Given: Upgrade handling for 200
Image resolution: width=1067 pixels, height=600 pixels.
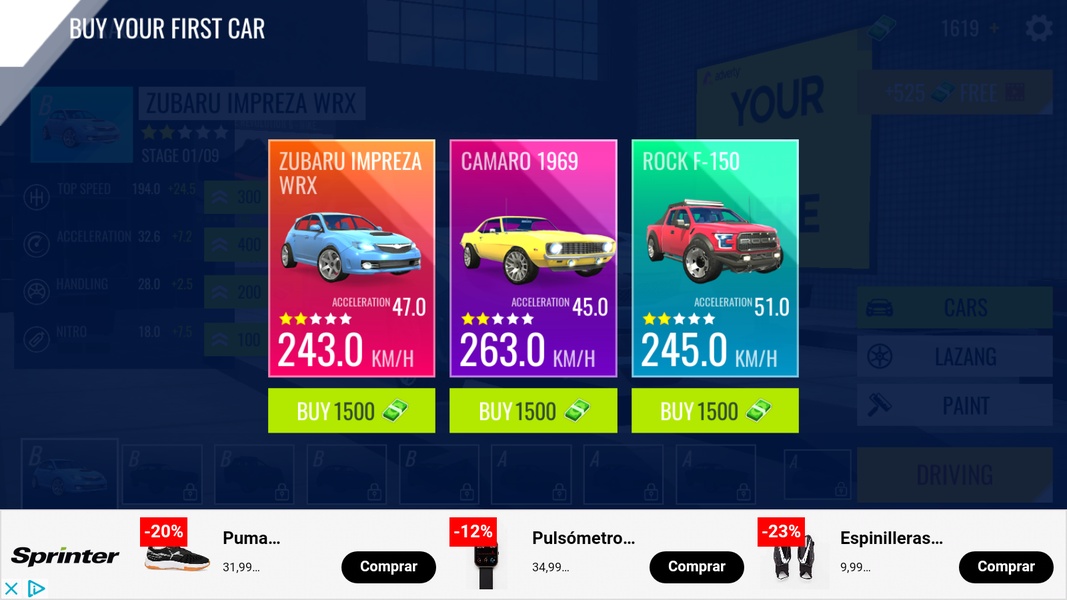Looking at the screenshot, I should click(x=234, y=292).
